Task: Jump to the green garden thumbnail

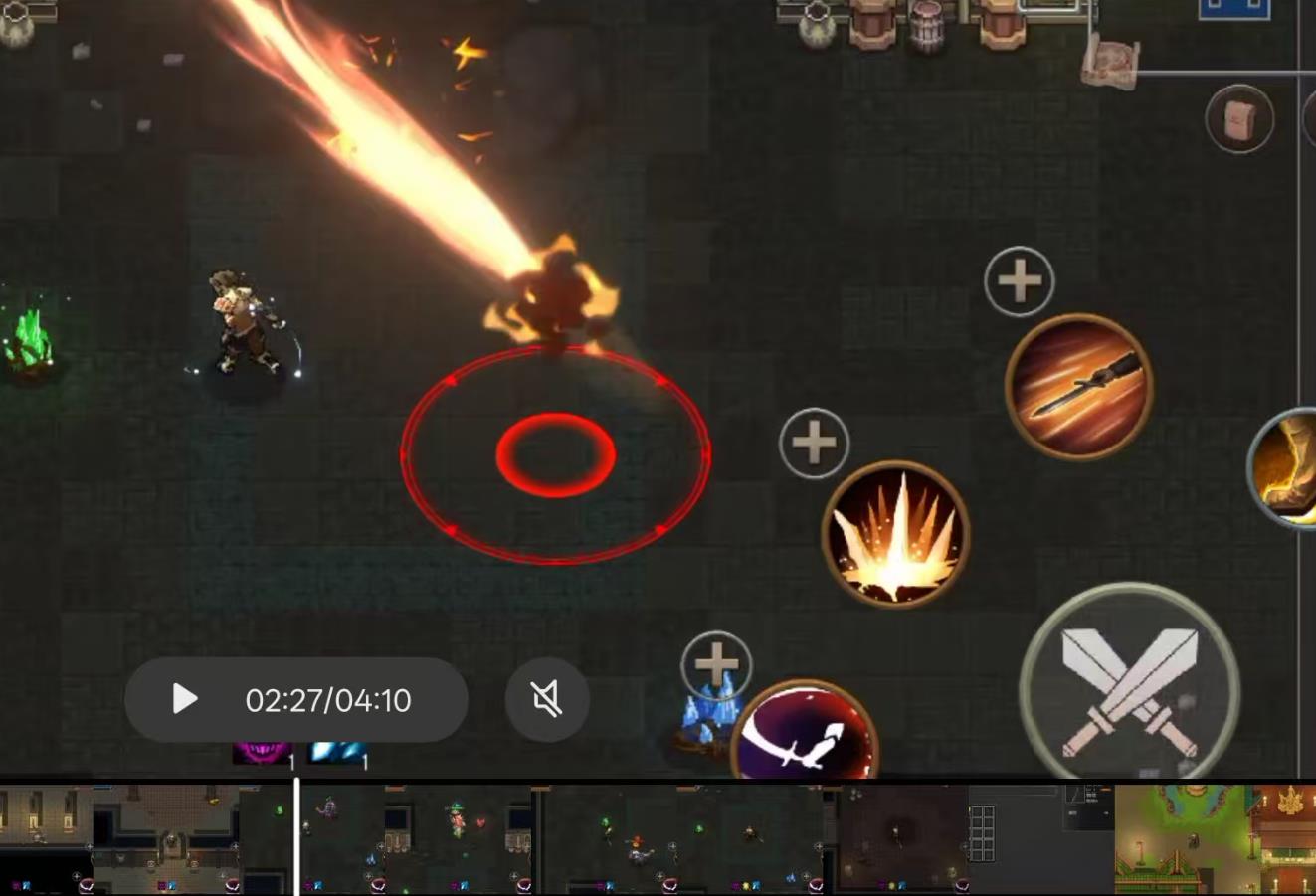Action: (1182, 839)
